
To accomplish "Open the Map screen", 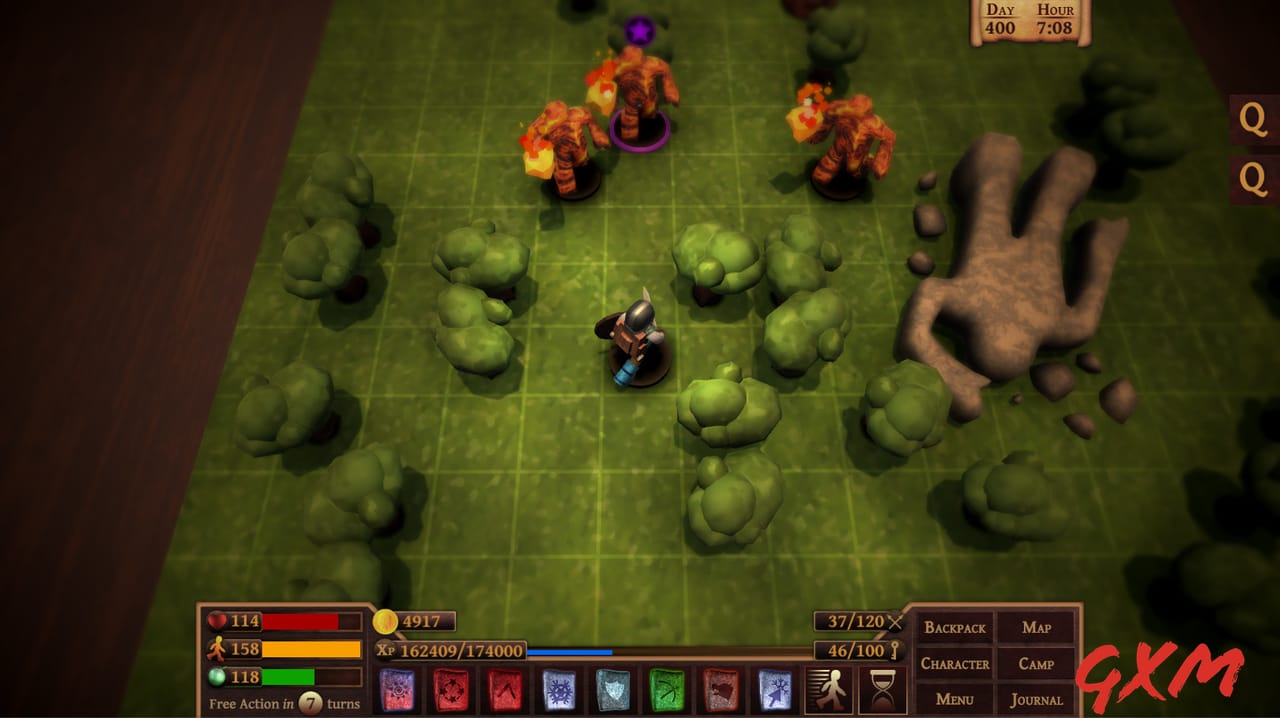I will [x=1036, y=628].
